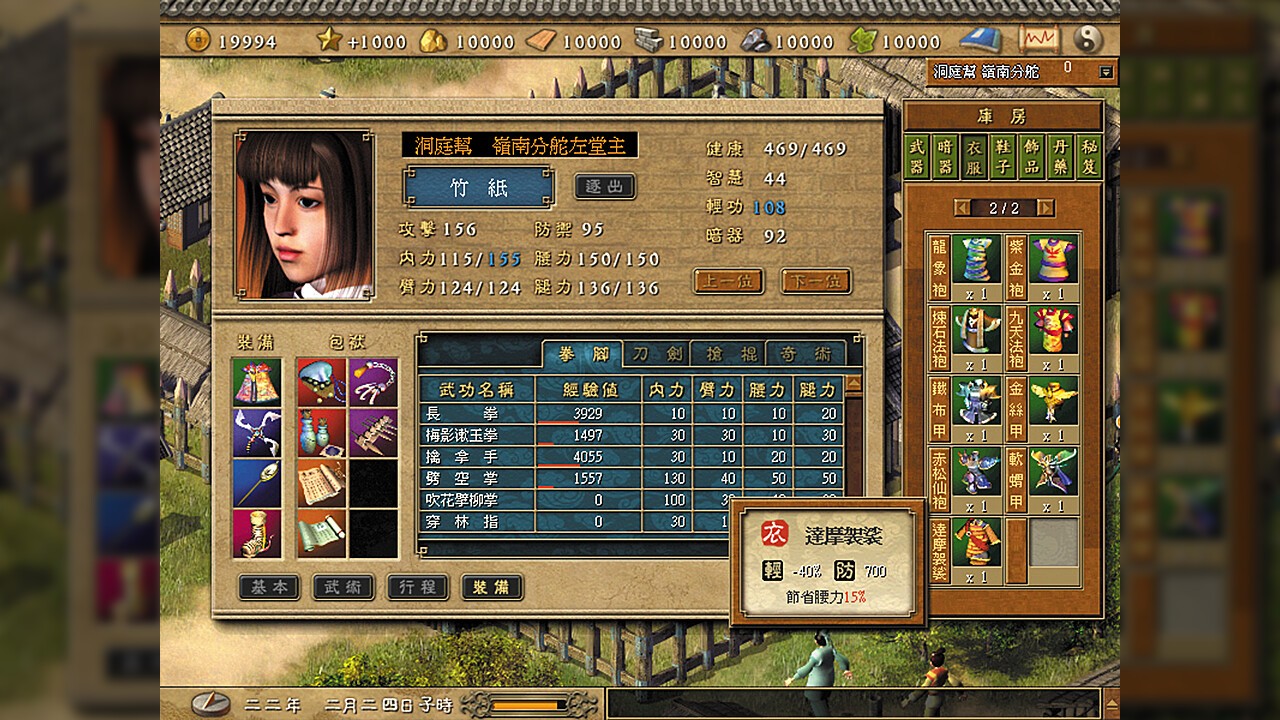1280x720 pixels.
Task: Expel the character with the 逐出 button
Action: (x=604, y=187)
